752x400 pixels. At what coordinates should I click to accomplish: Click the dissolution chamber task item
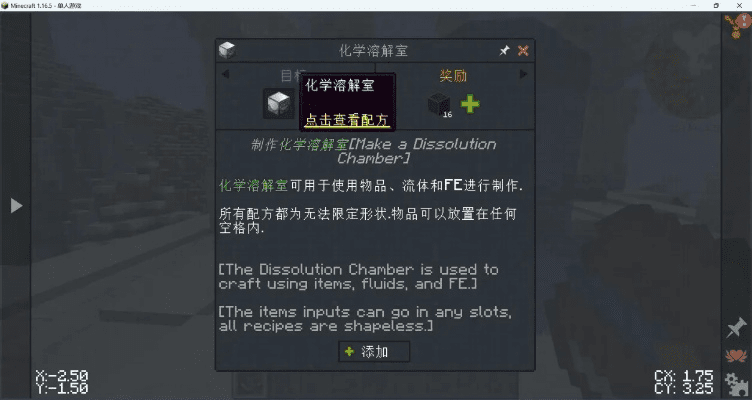(x=279, y=102)
